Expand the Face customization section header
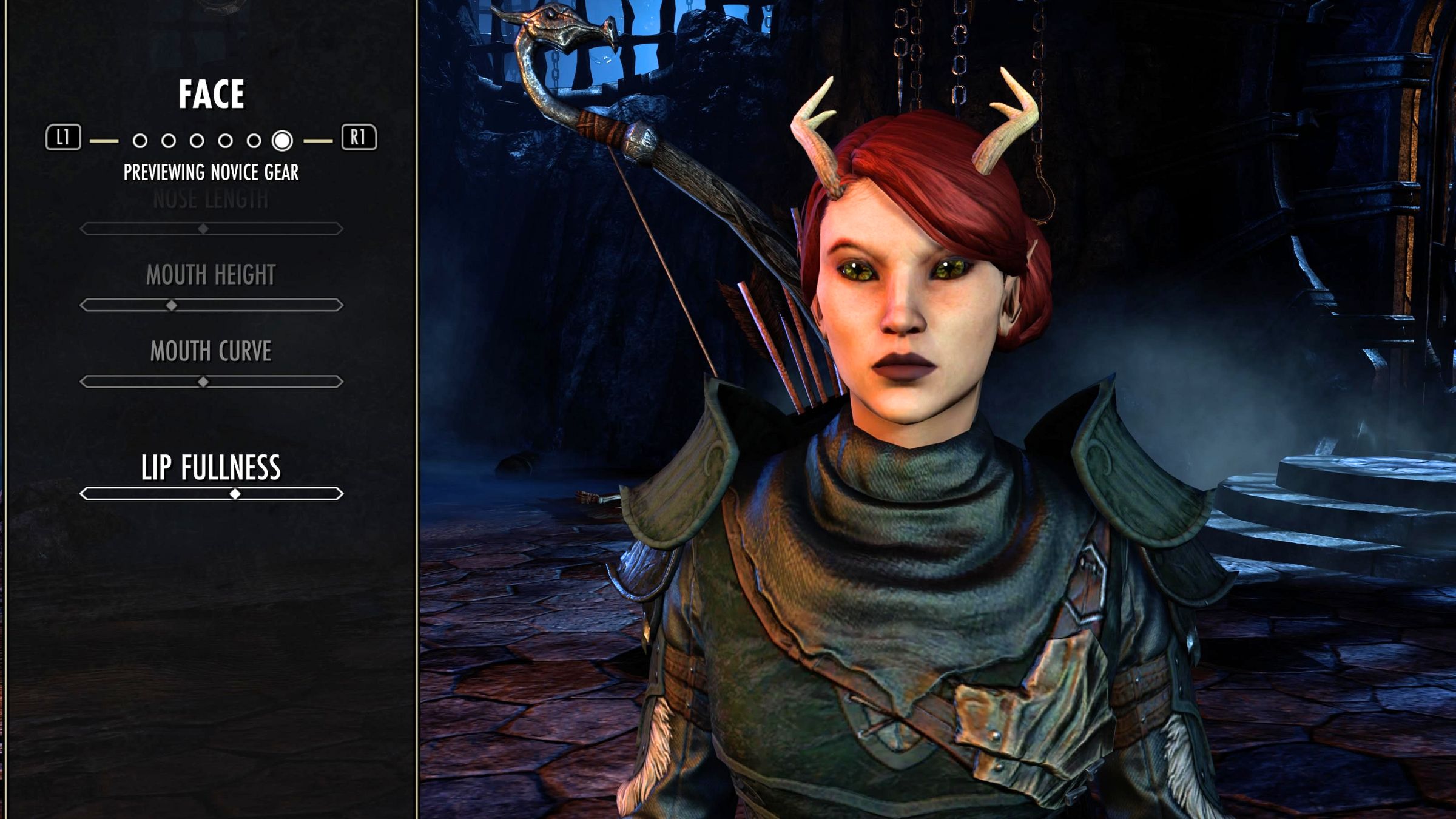Image resolution: width=1456 pixels, height=819 pixels. tap(212, 94)
